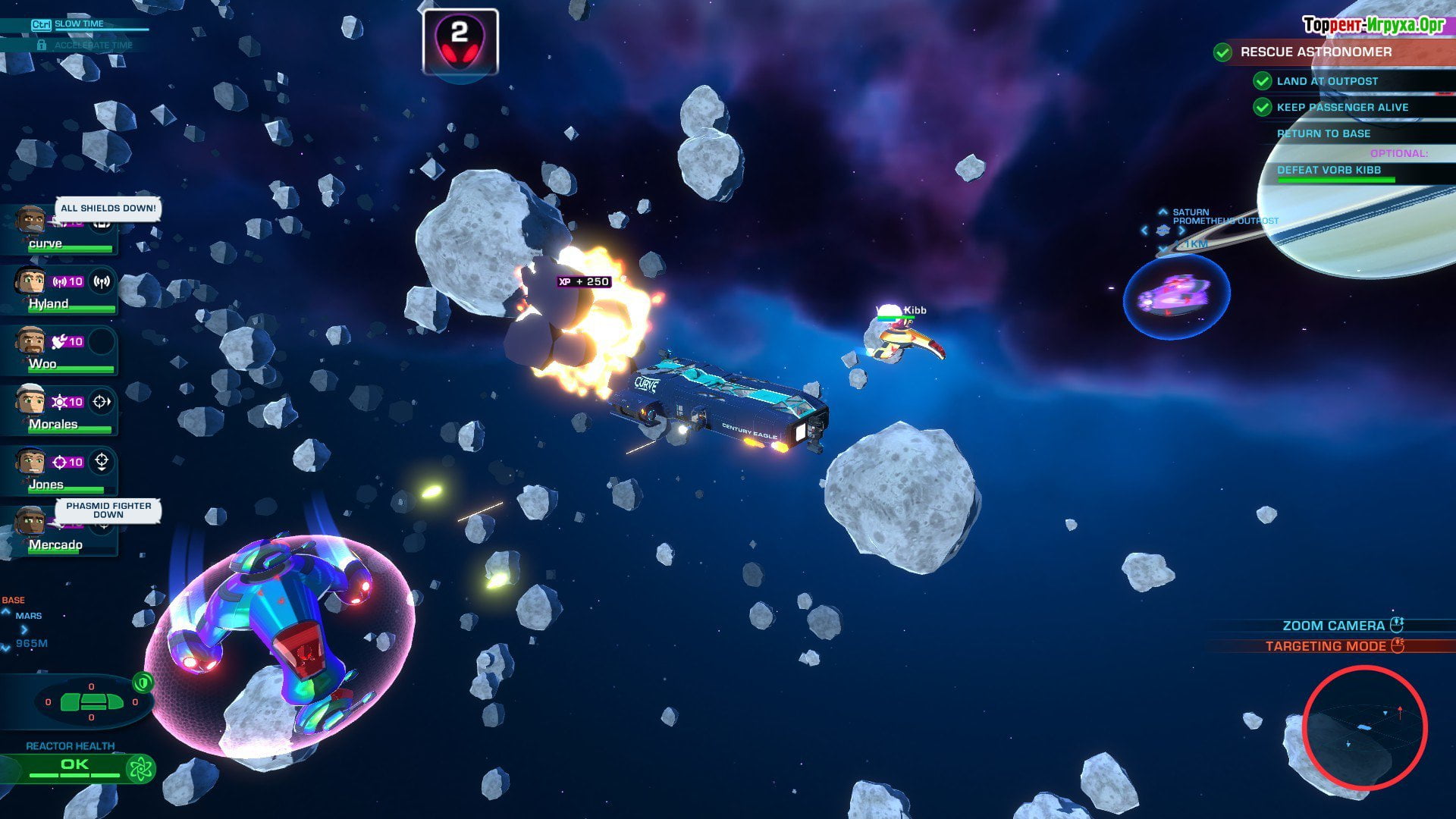Choose crew member Woo's portrait
This screenshot has width=1456, height=819.
click(30, 341)
